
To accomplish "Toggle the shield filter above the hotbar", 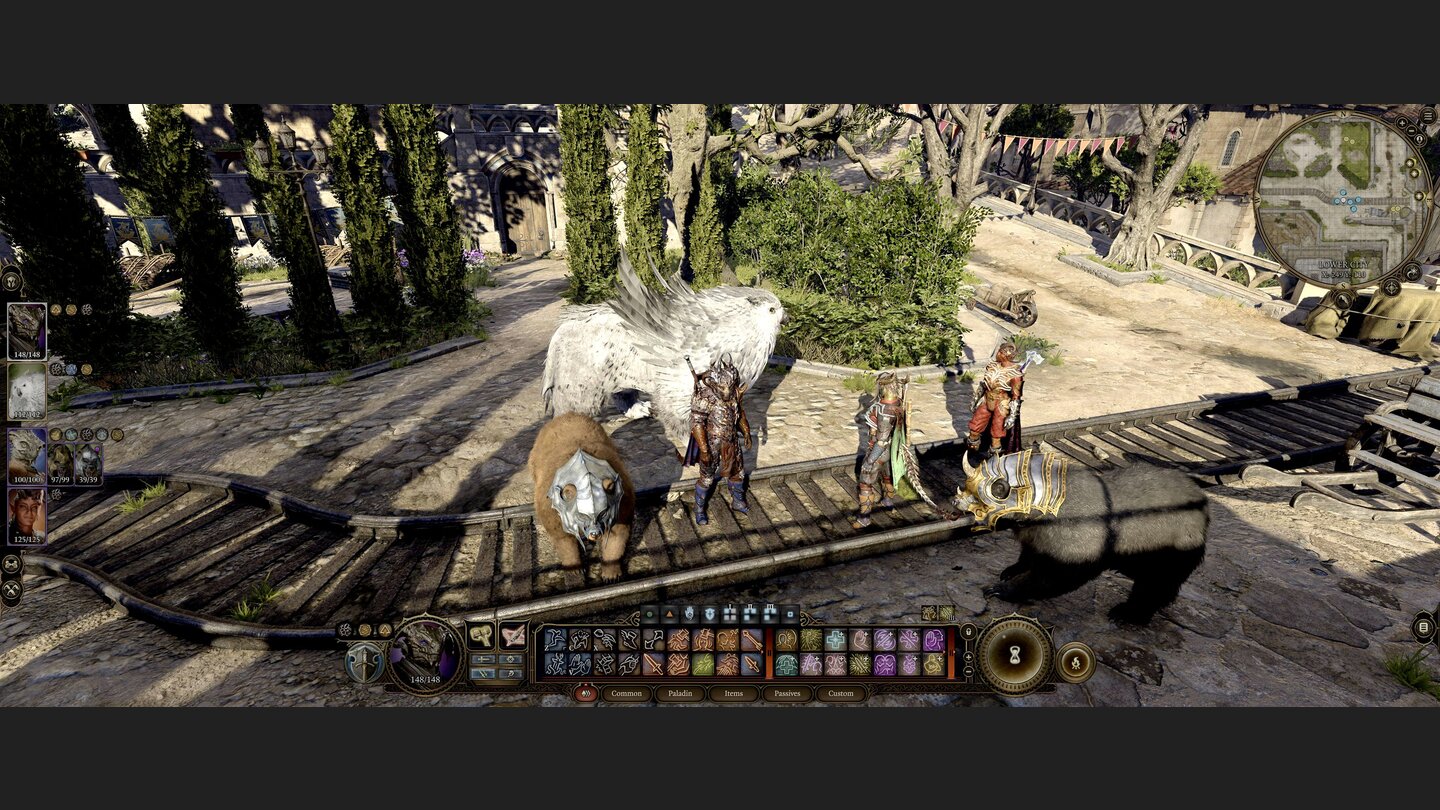I will pyautogui.click(x=708, y=615).
